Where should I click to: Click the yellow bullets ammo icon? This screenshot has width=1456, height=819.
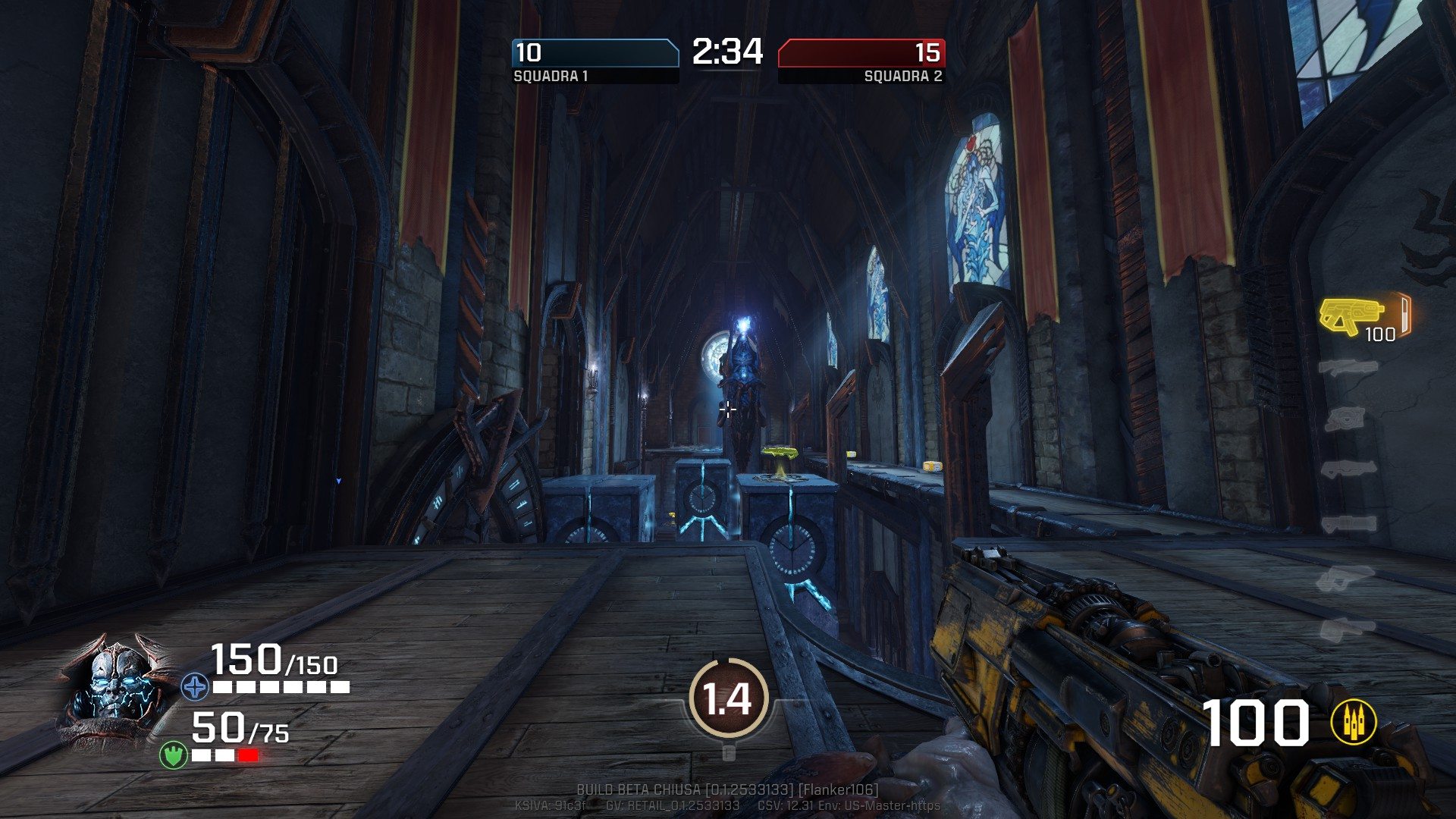[x=1354, y=723]
